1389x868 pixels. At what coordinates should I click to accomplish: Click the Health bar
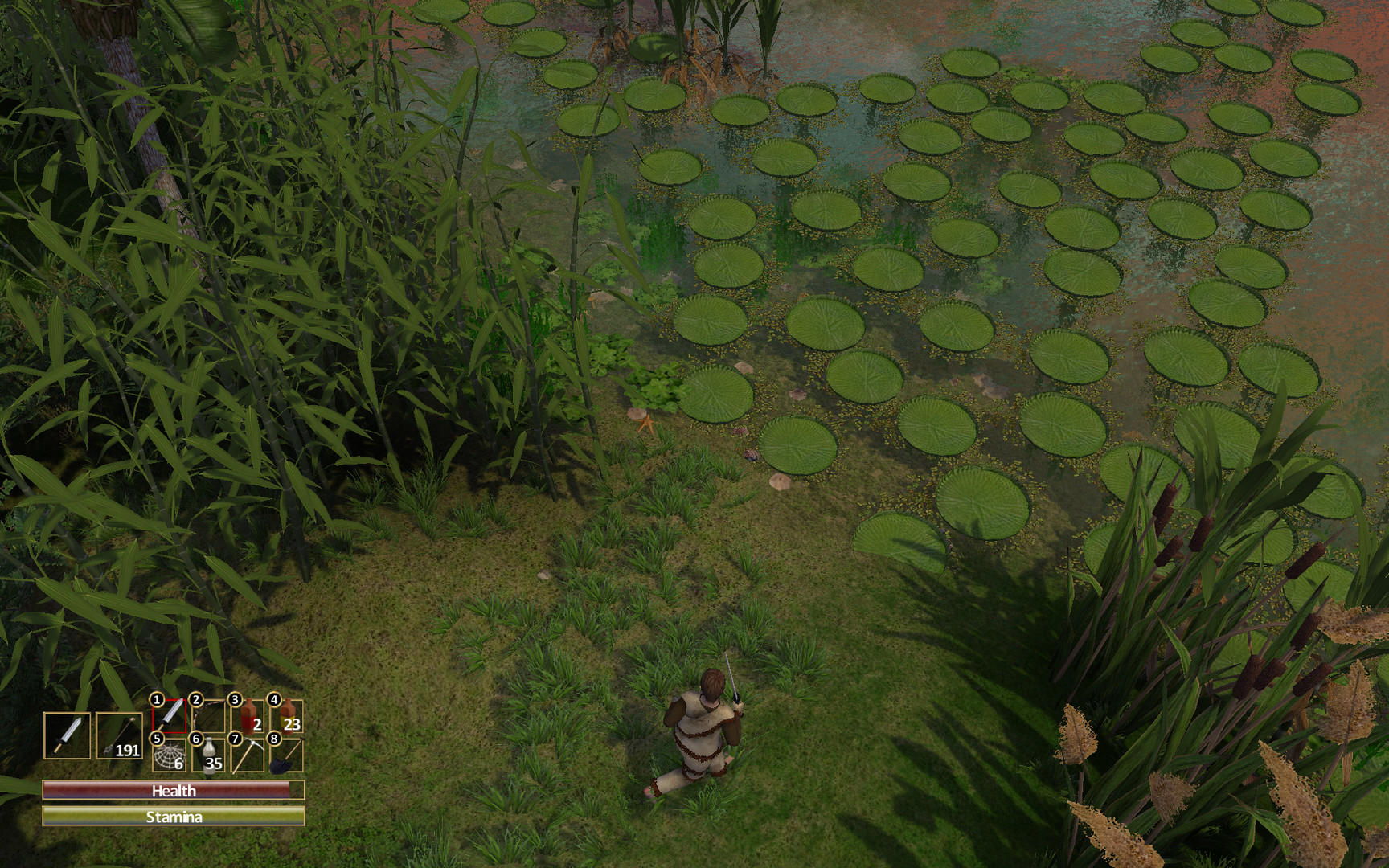pos(175,791)
